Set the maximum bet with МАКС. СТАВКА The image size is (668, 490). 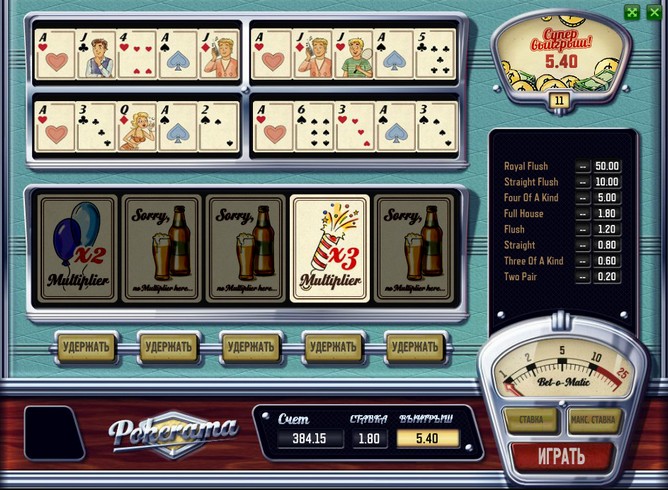[x=594, y=419]
